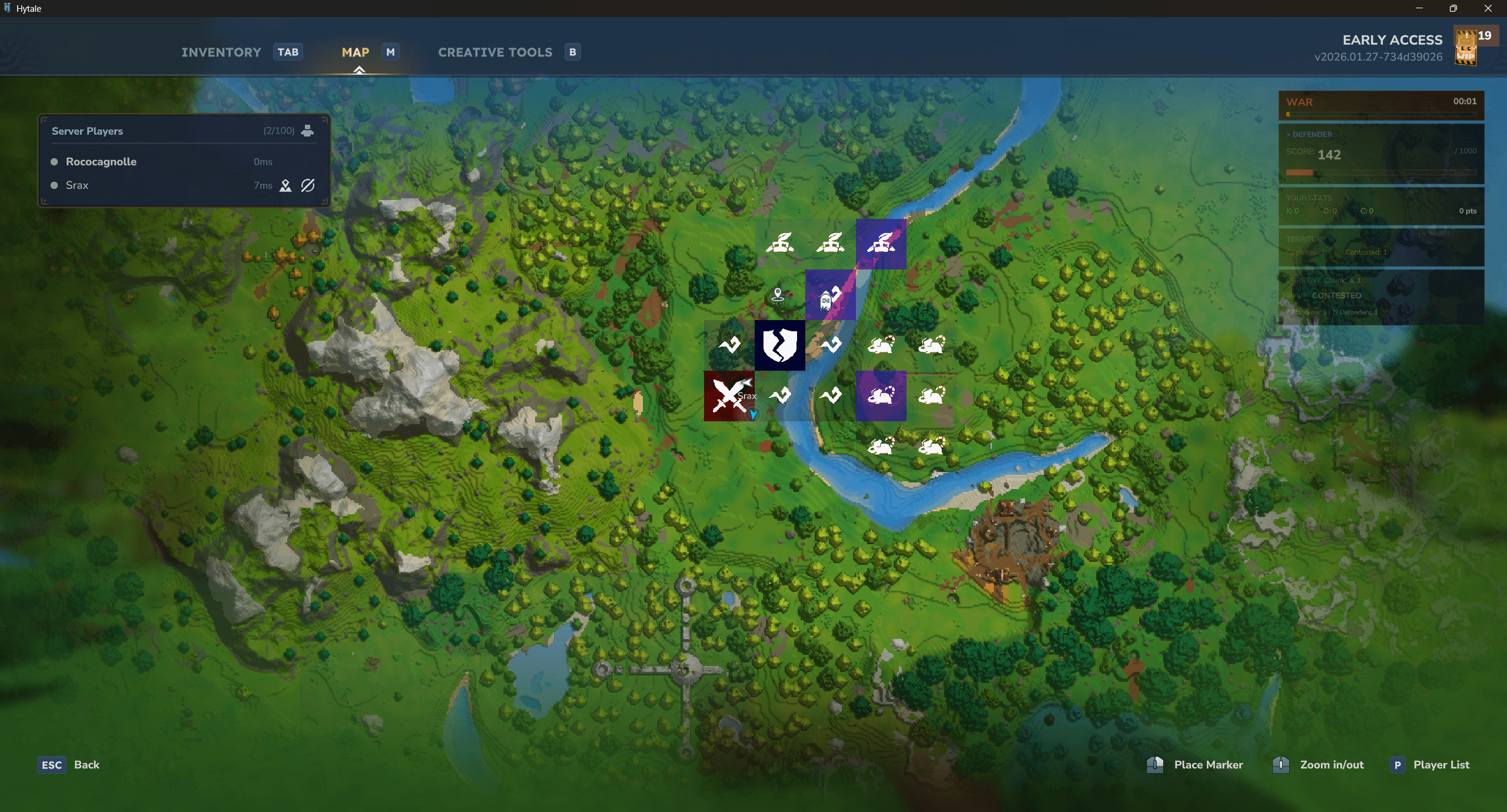Select the Map tab
Image resolution: width=1507 pixels, height=812 pixels.
pos(356,52)
